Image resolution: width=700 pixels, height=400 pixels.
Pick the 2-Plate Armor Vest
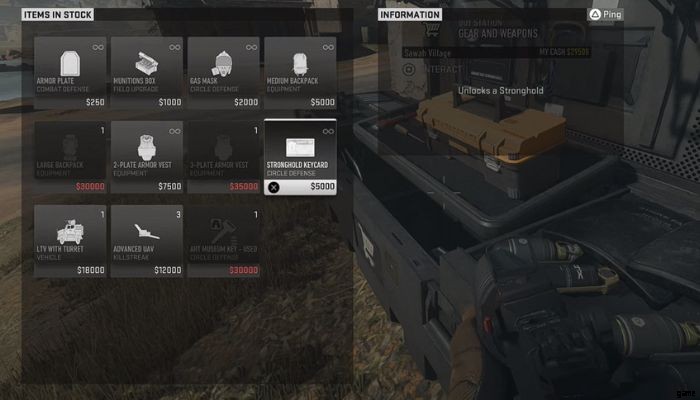point(147,157)
